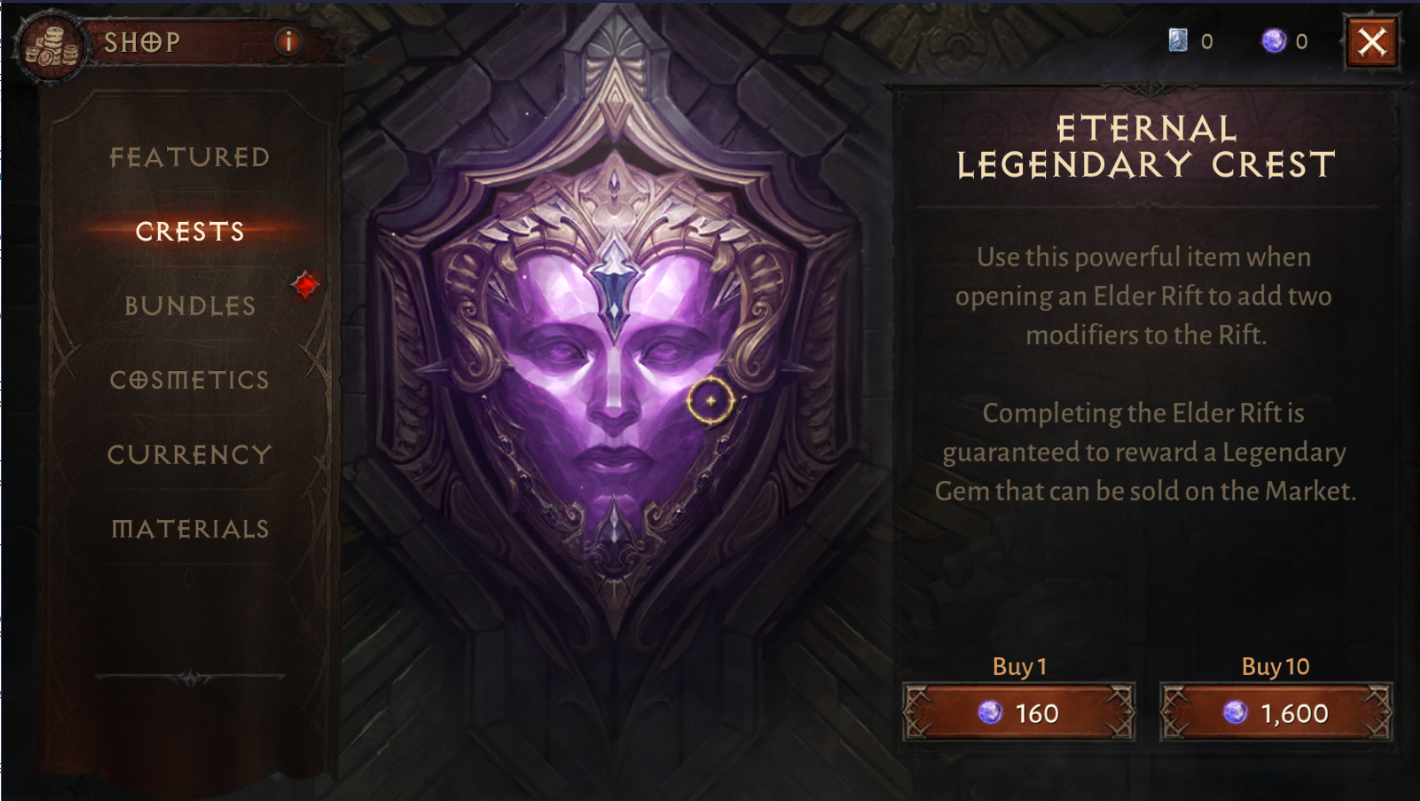Open the Crests tab

coord(190,231)
